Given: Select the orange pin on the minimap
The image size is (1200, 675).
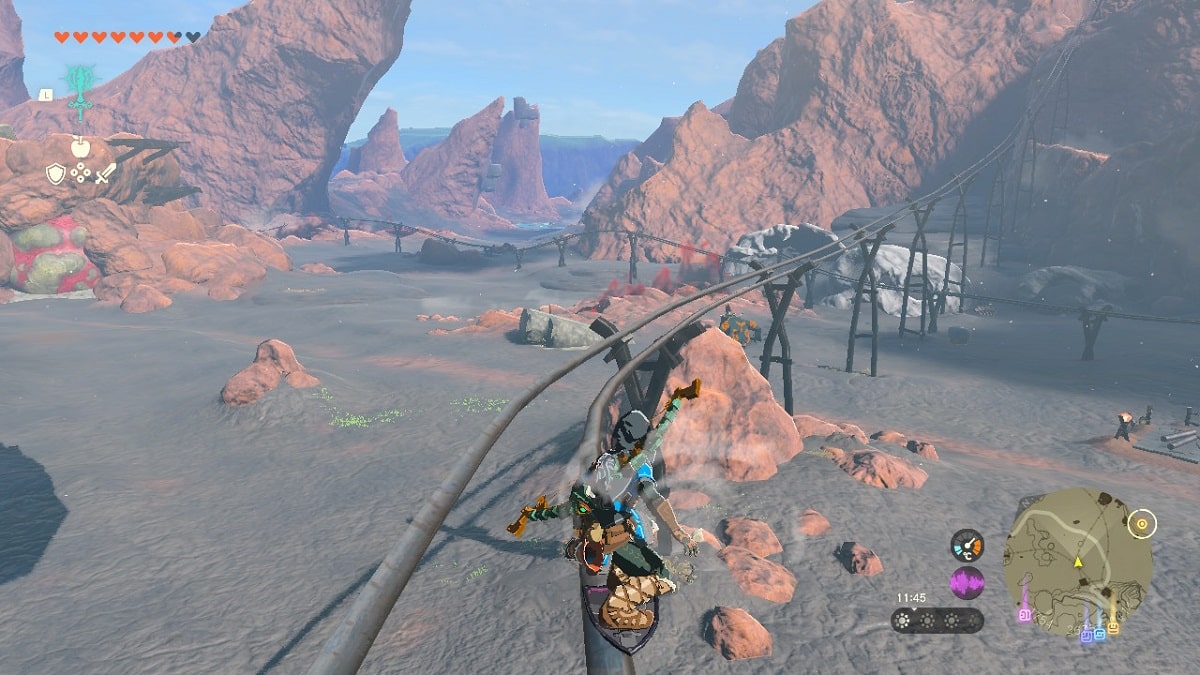Looking at the screenshot, I should [1113, 626].
